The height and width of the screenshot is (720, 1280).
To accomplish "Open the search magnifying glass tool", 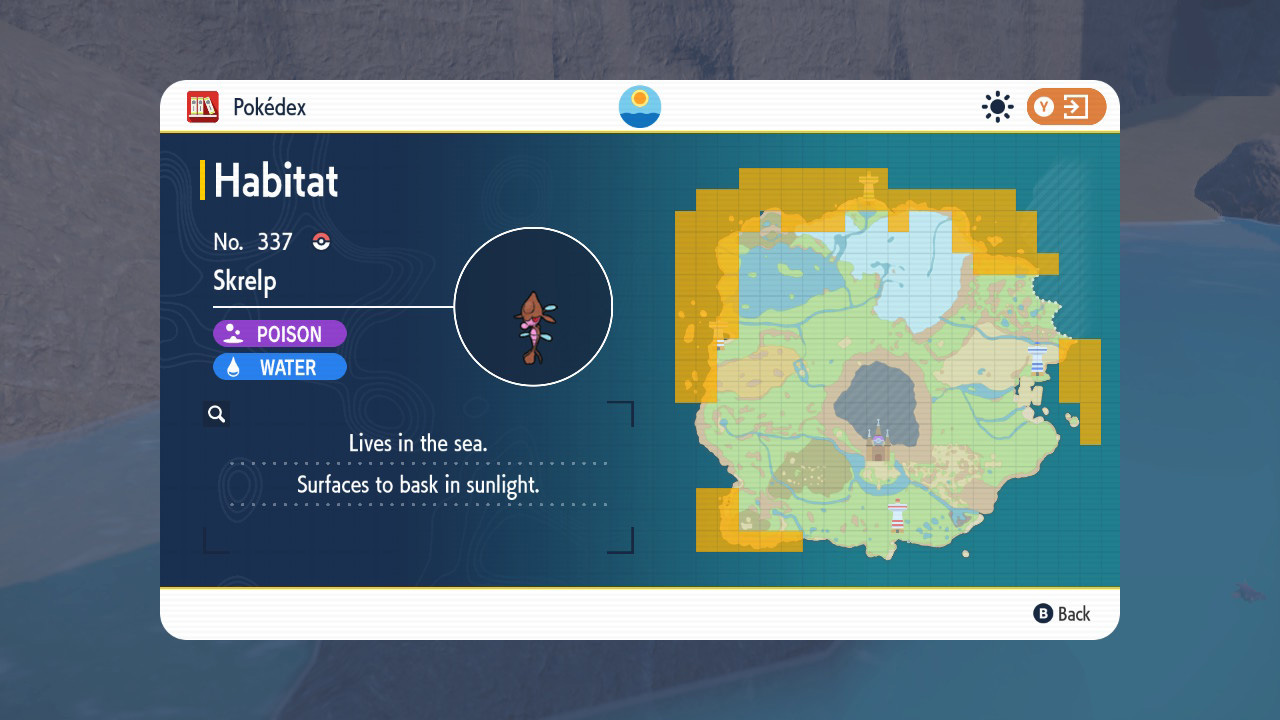I will click(216, 413).
